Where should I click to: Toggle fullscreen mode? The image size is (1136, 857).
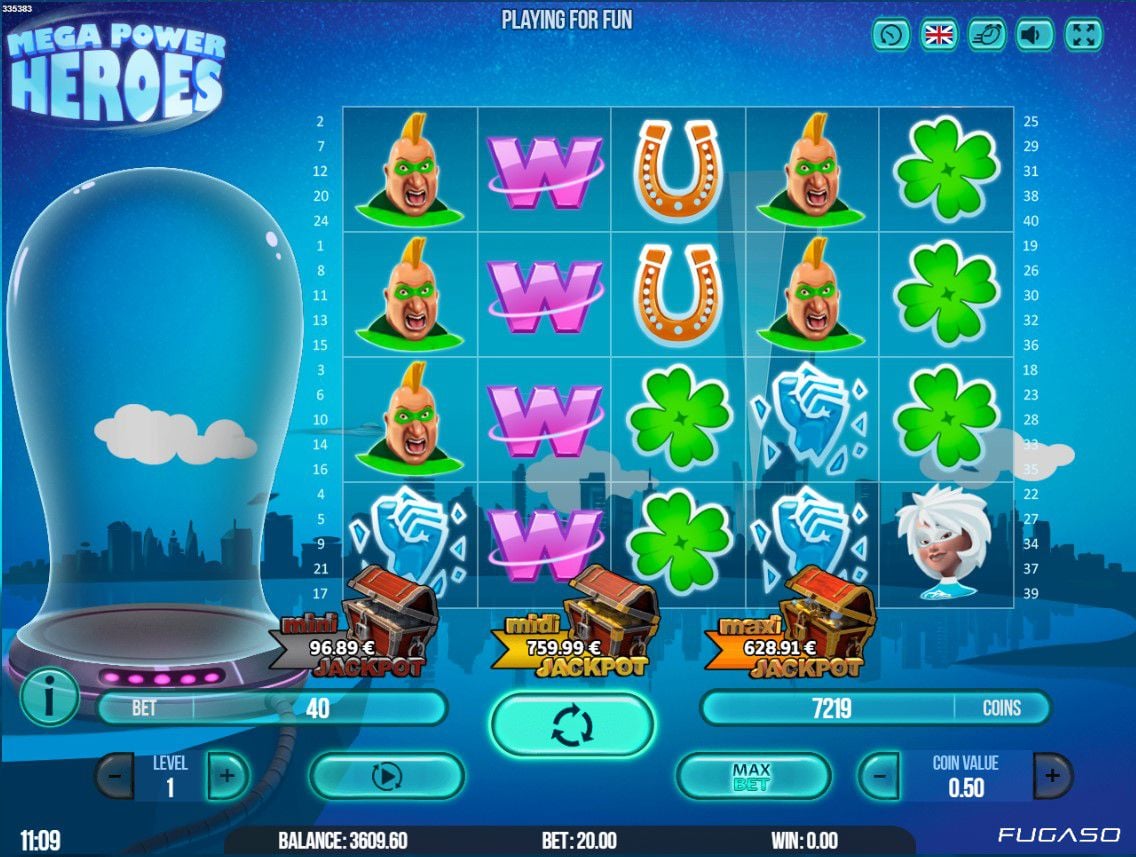pyautogui.click(x=1084, y=35)
